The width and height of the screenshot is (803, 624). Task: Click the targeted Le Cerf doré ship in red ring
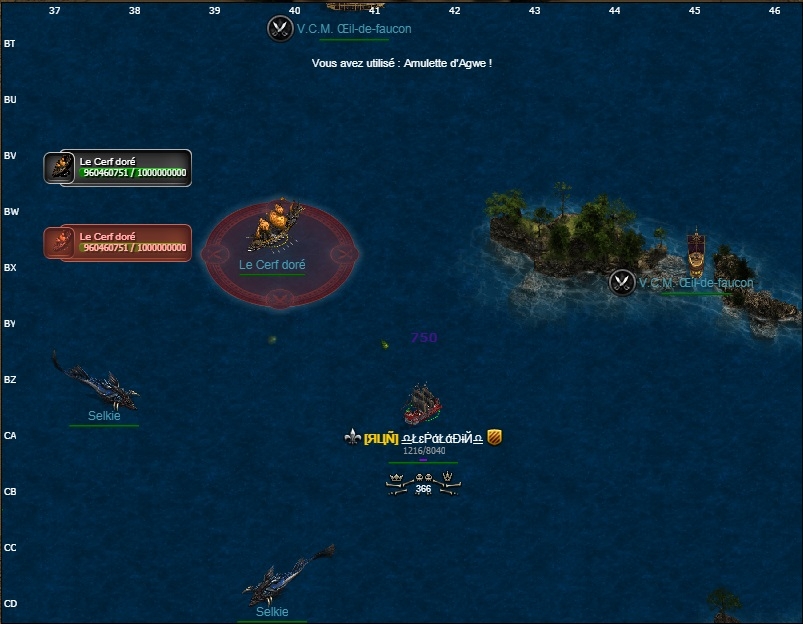point(276,228)
